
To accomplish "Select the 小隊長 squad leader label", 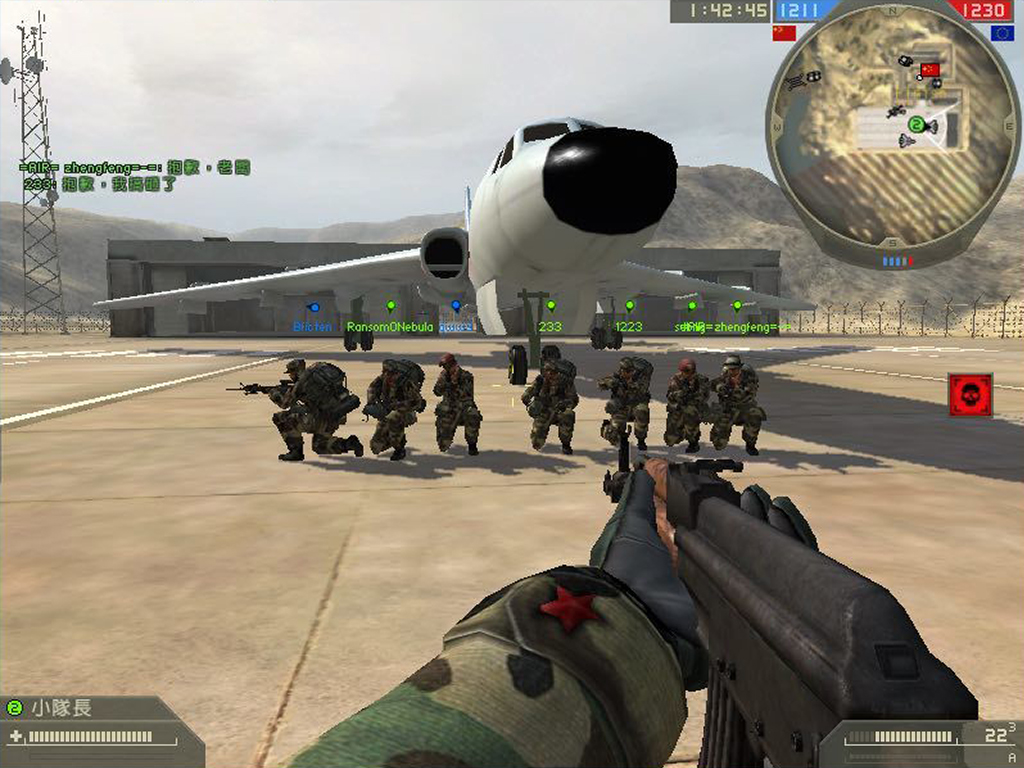I will pos(62,708).
